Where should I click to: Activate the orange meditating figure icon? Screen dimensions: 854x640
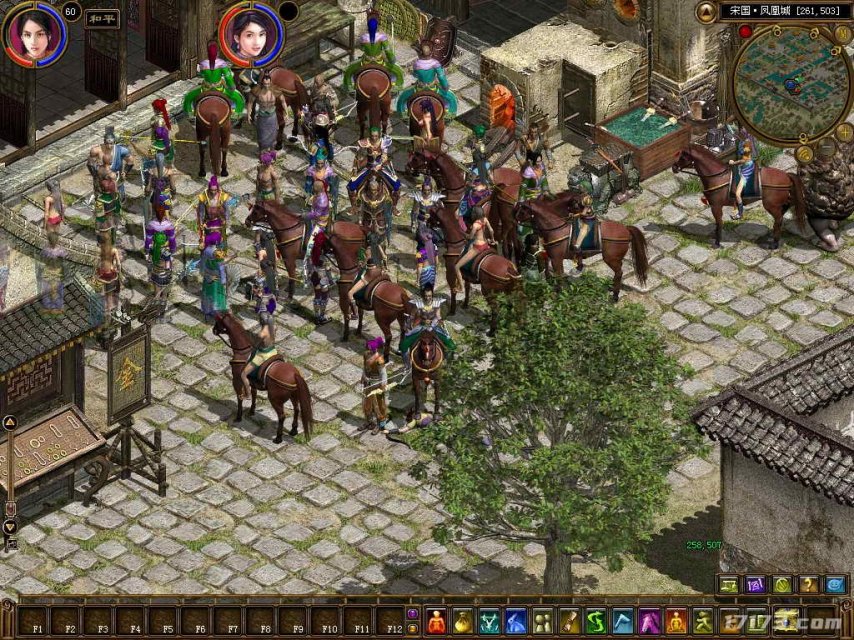(677, 621)
